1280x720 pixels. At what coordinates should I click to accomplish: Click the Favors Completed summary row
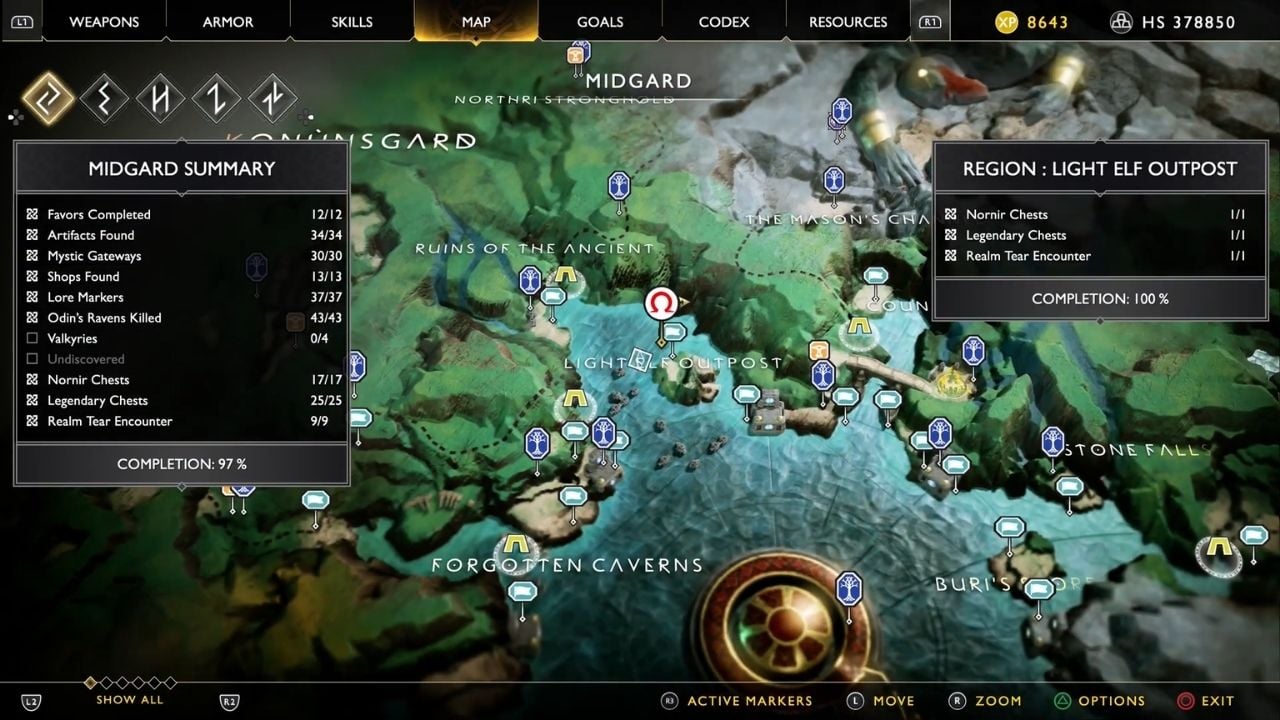pos(182,214)
